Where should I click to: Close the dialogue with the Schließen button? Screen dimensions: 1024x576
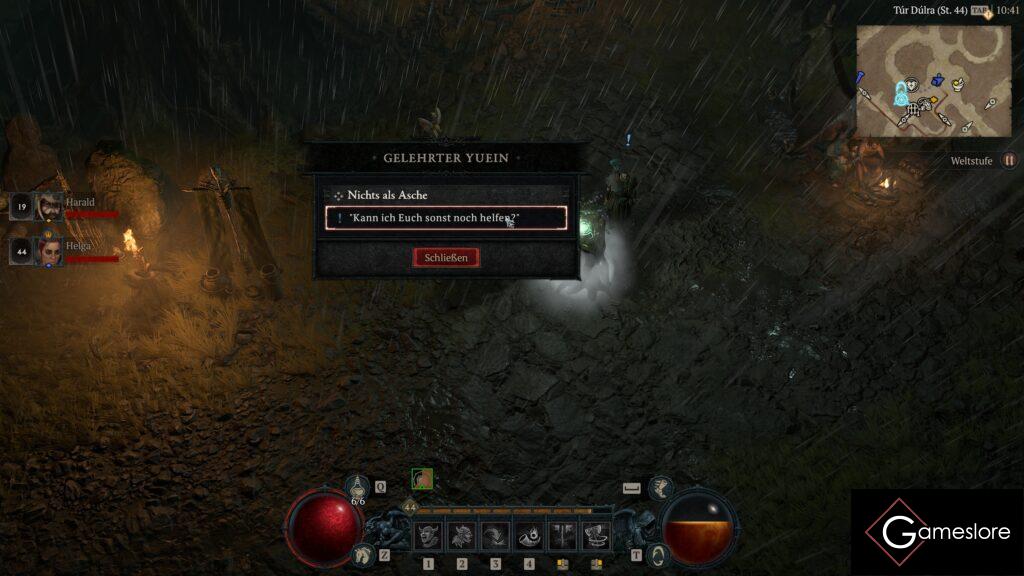(446, 257)
